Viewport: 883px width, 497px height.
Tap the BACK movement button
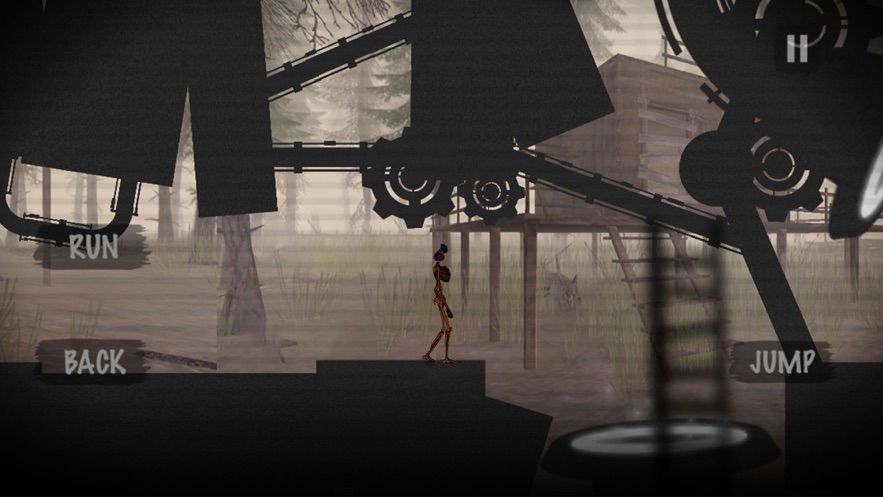(95, 362)
